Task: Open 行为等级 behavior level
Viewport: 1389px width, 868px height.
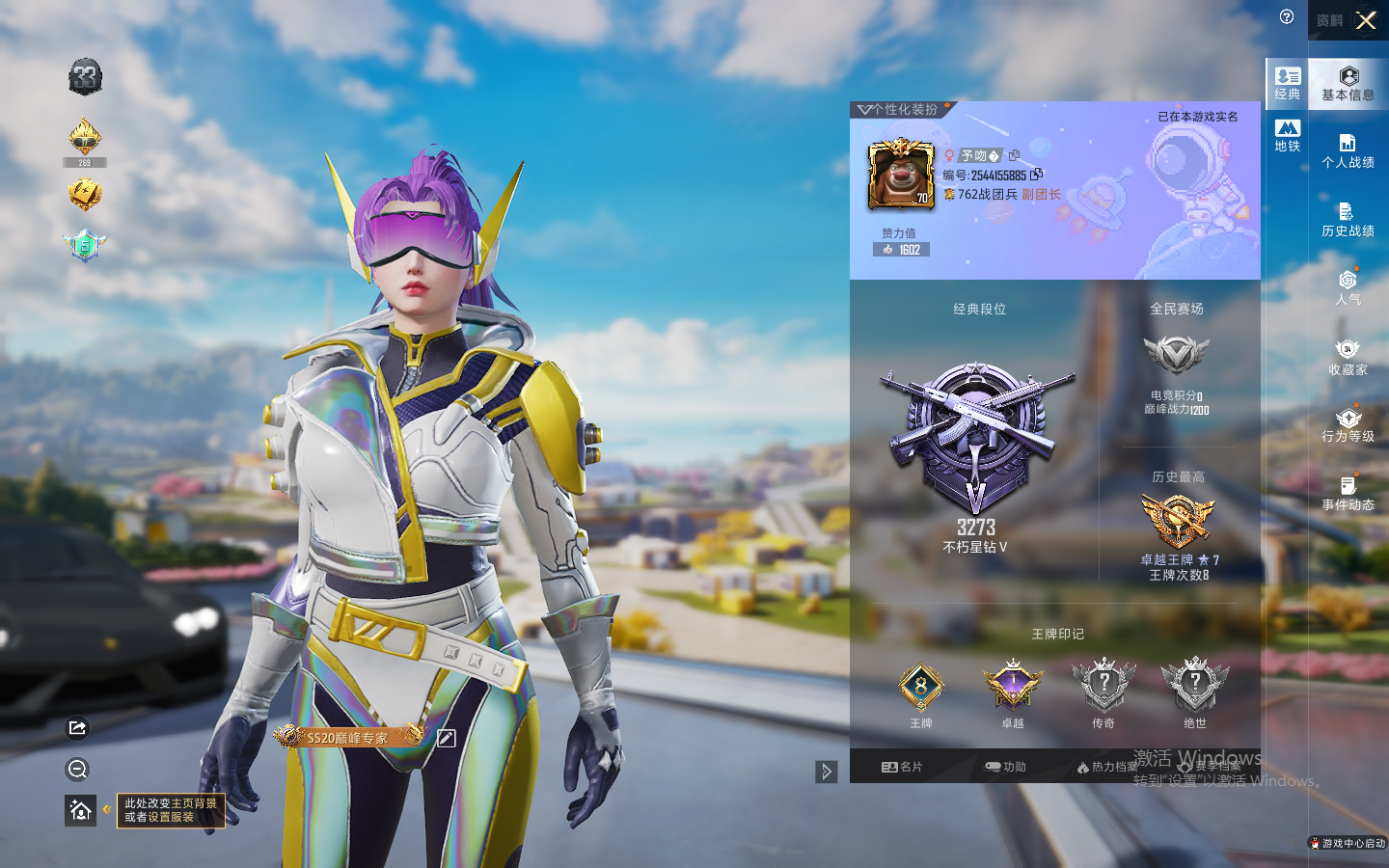Action: [x=1348, y=425]
